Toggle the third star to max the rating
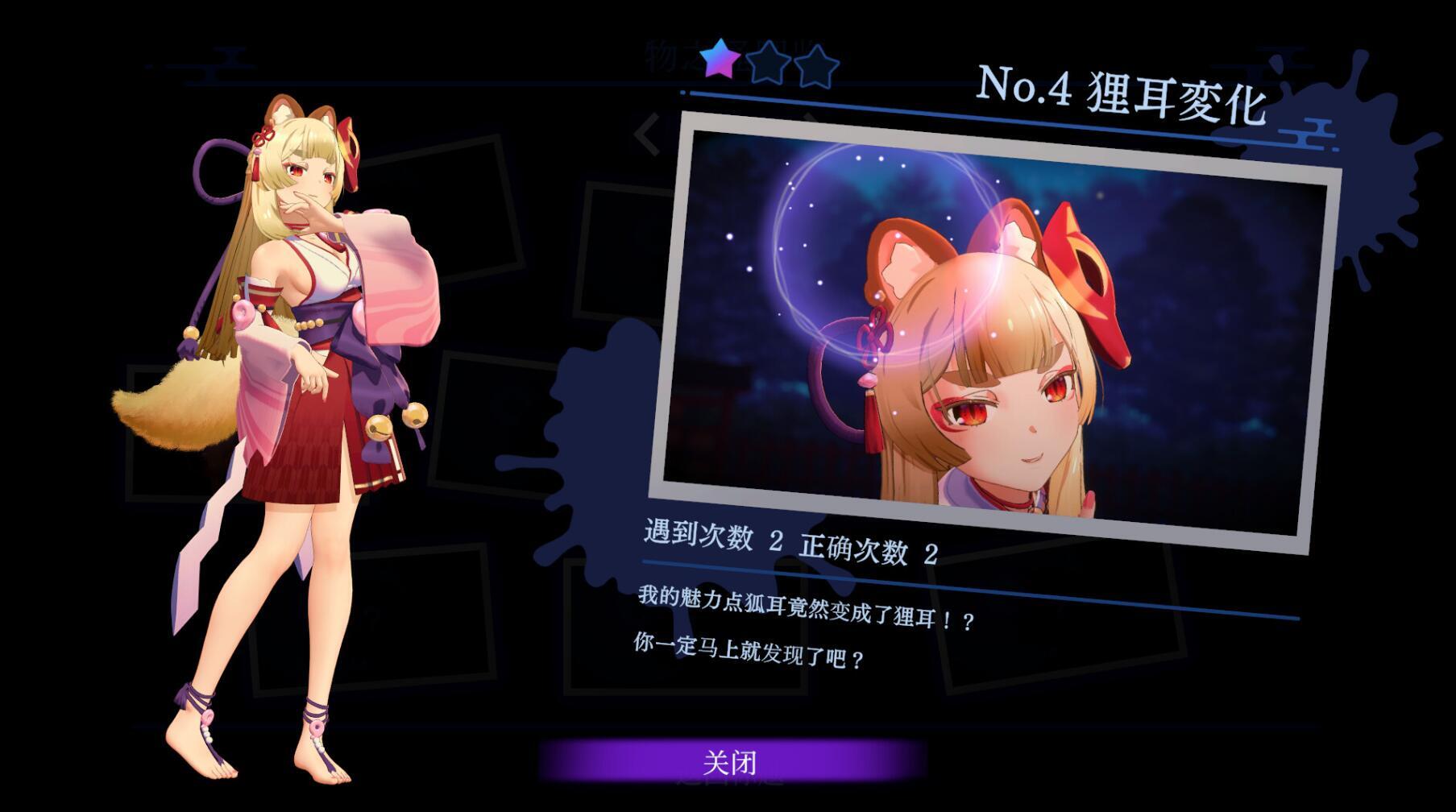 (815, 64)
